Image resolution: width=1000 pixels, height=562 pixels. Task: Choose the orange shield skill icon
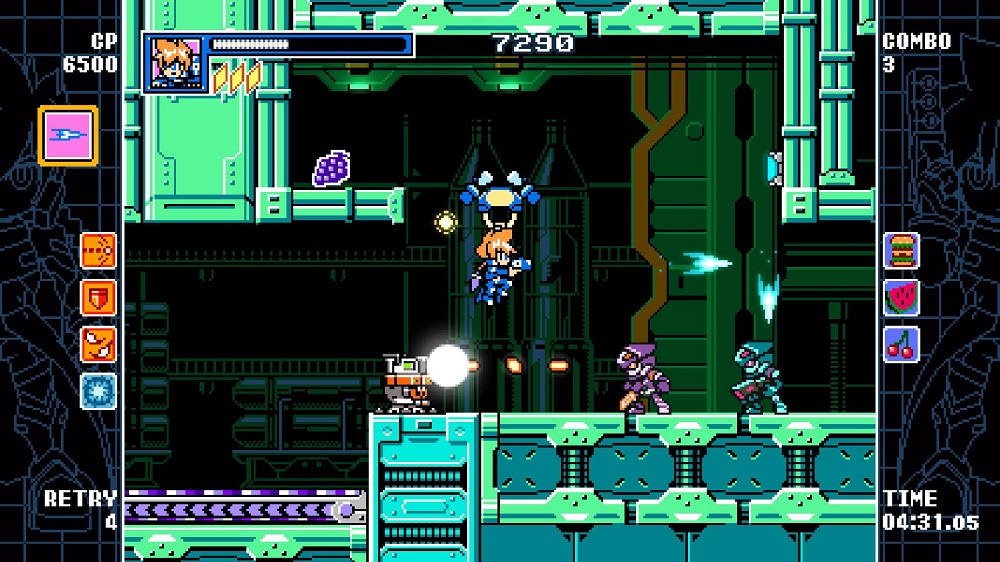(99, 297)
